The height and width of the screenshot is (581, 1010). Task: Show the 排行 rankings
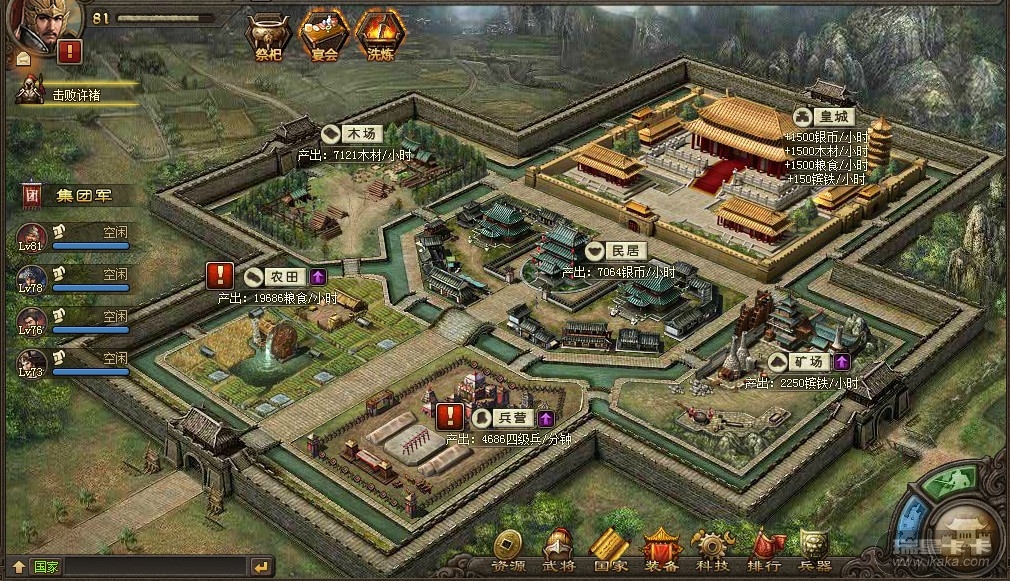pyautogui.click(x=764, y=551)
